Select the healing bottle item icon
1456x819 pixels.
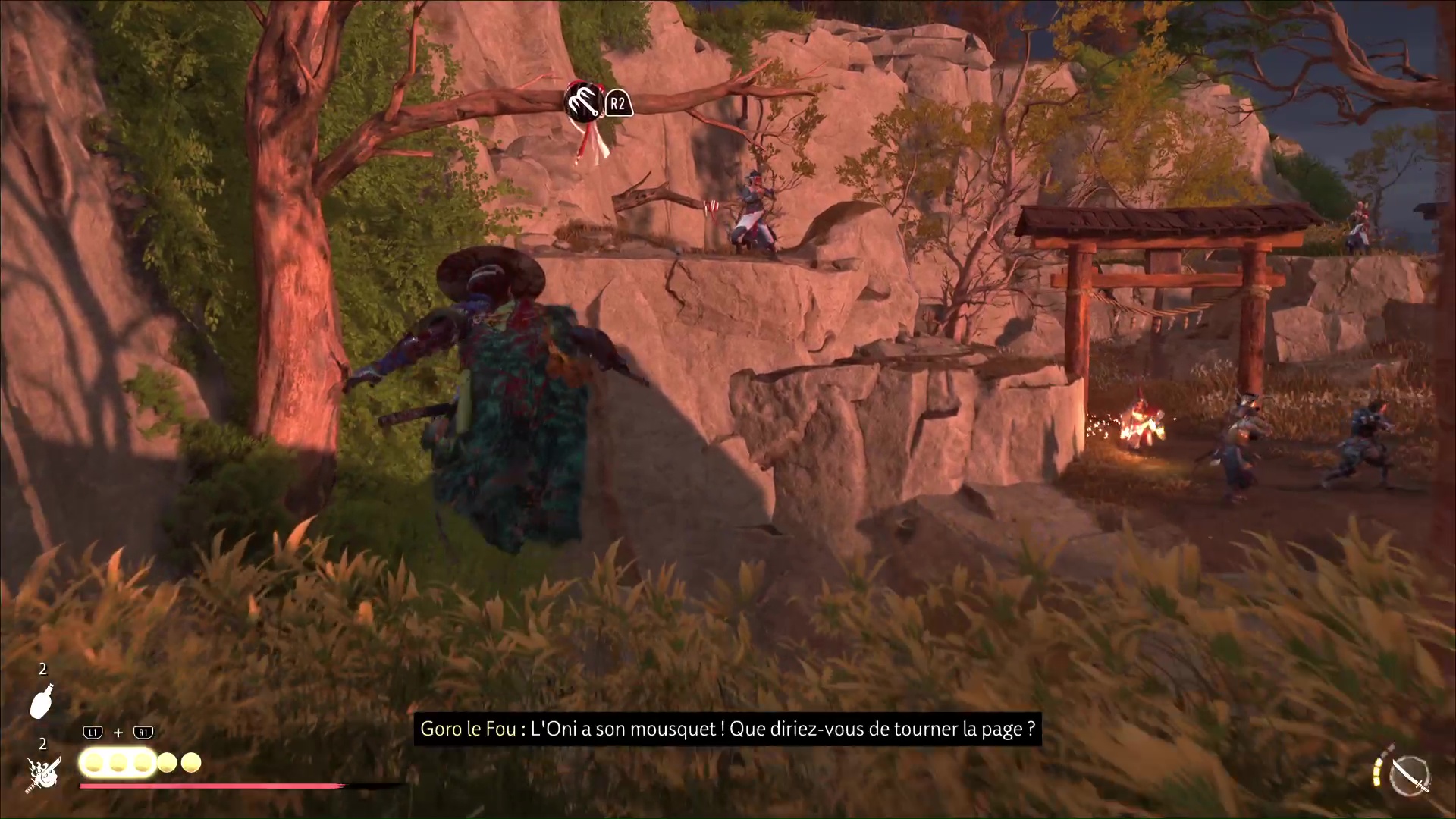[42, 701]
